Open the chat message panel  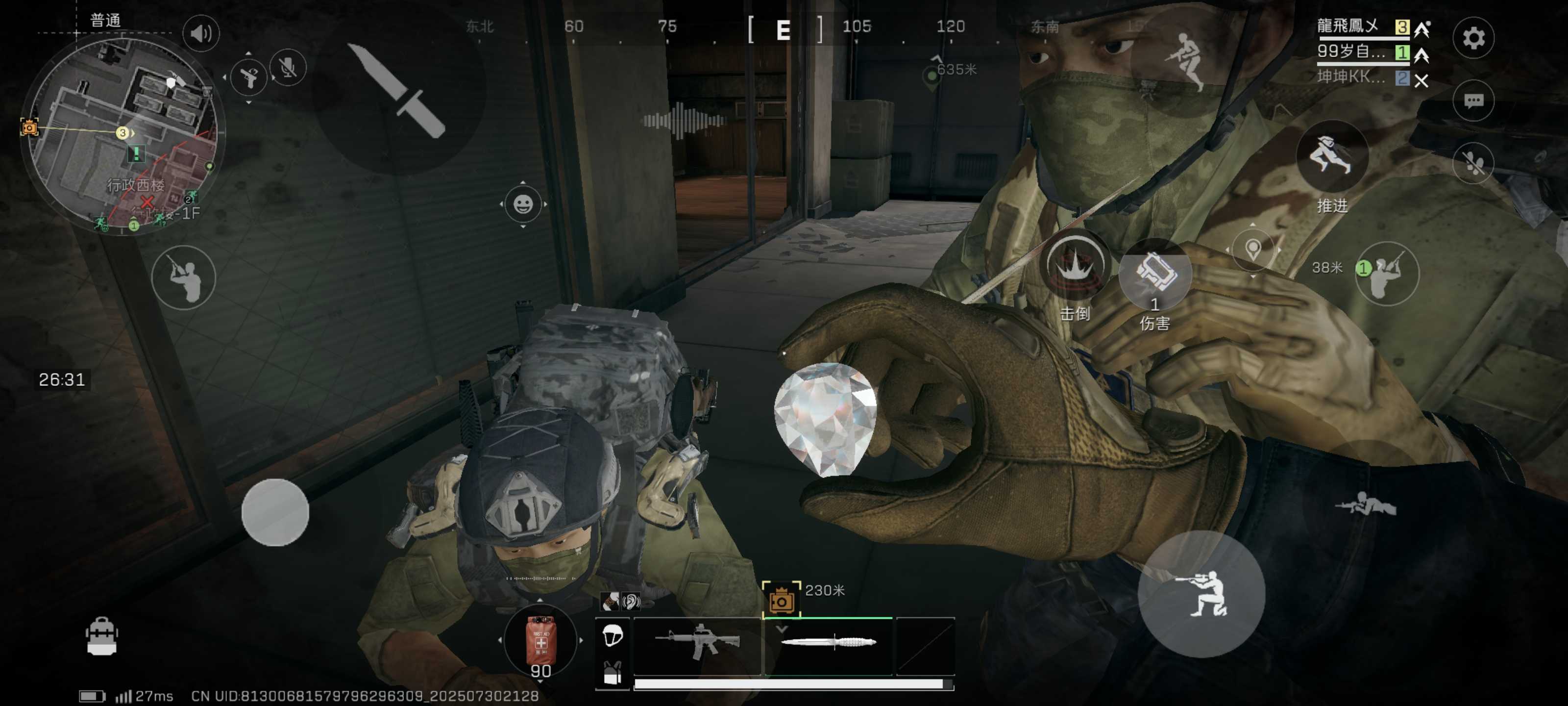click(x=1473, y=101)
